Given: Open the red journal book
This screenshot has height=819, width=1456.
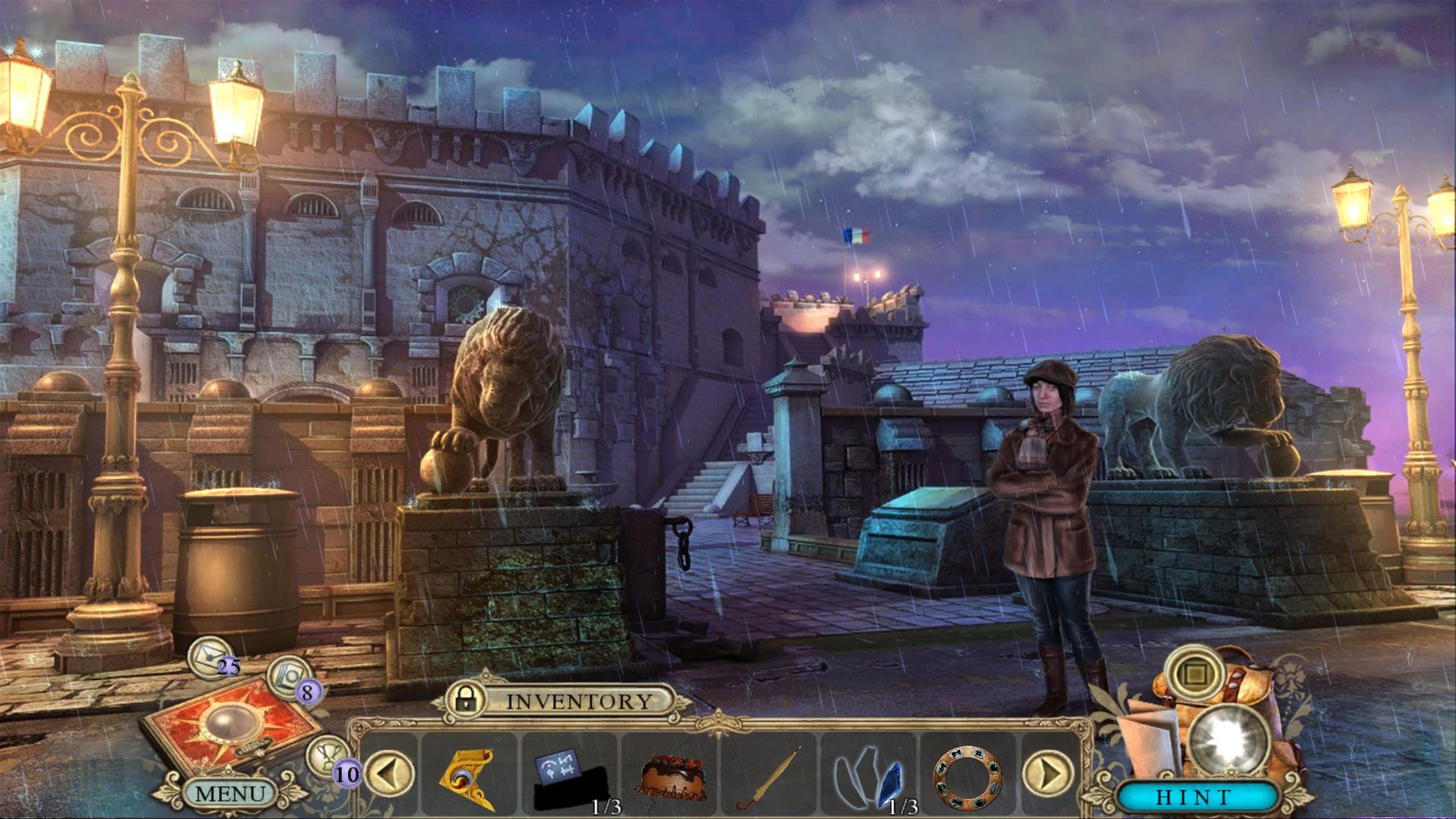Looking at the screenshot, I should coord(231,724).
